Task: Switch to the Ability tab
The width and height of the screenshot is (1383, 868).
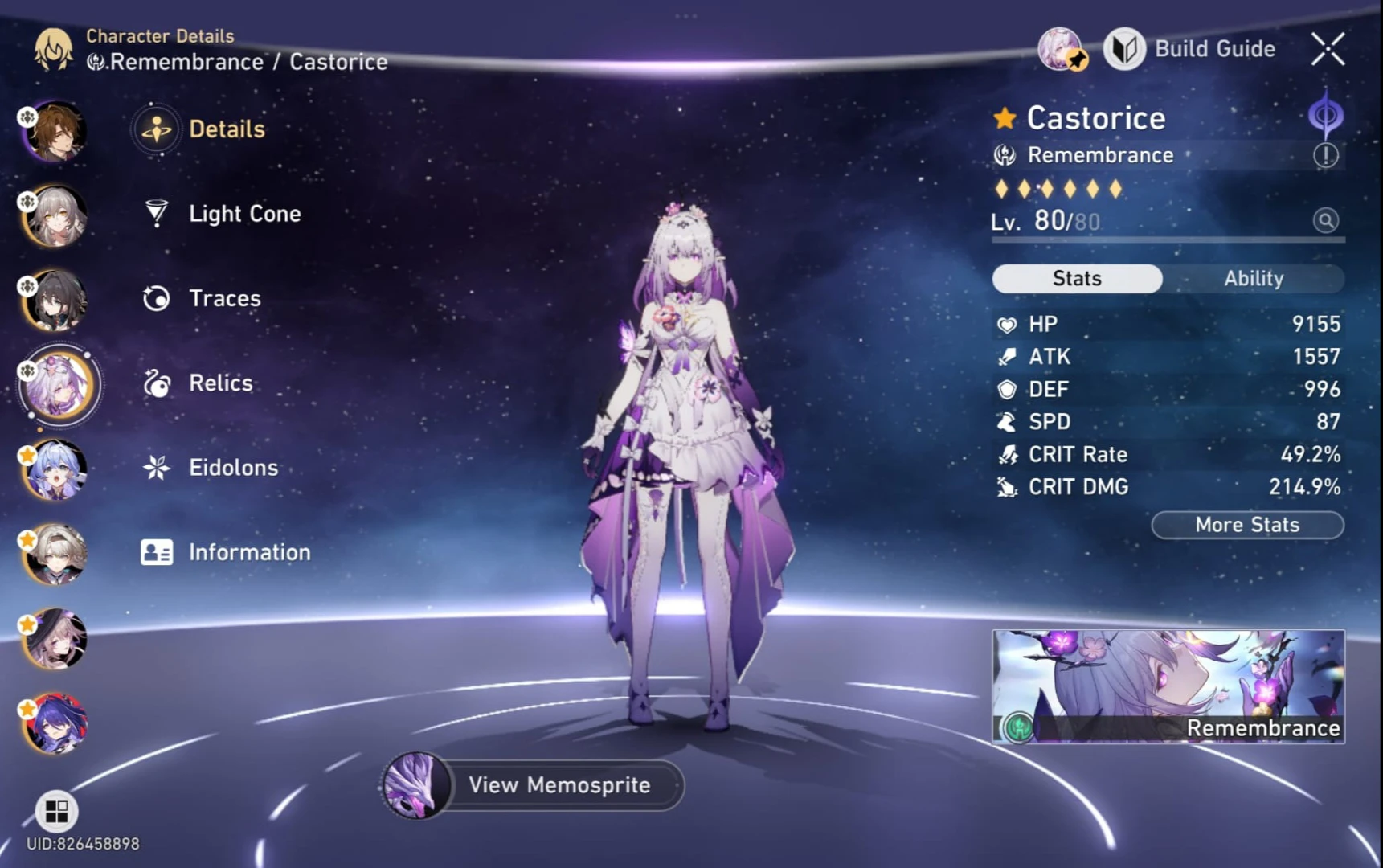Action: (x=1254, y=278)
